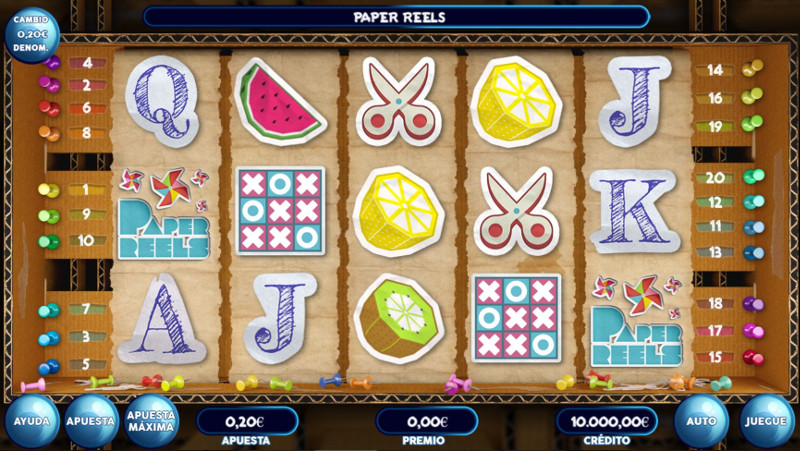Open the Ayuda help button
This screenshot has width=800, height=451.
(32, 421)
